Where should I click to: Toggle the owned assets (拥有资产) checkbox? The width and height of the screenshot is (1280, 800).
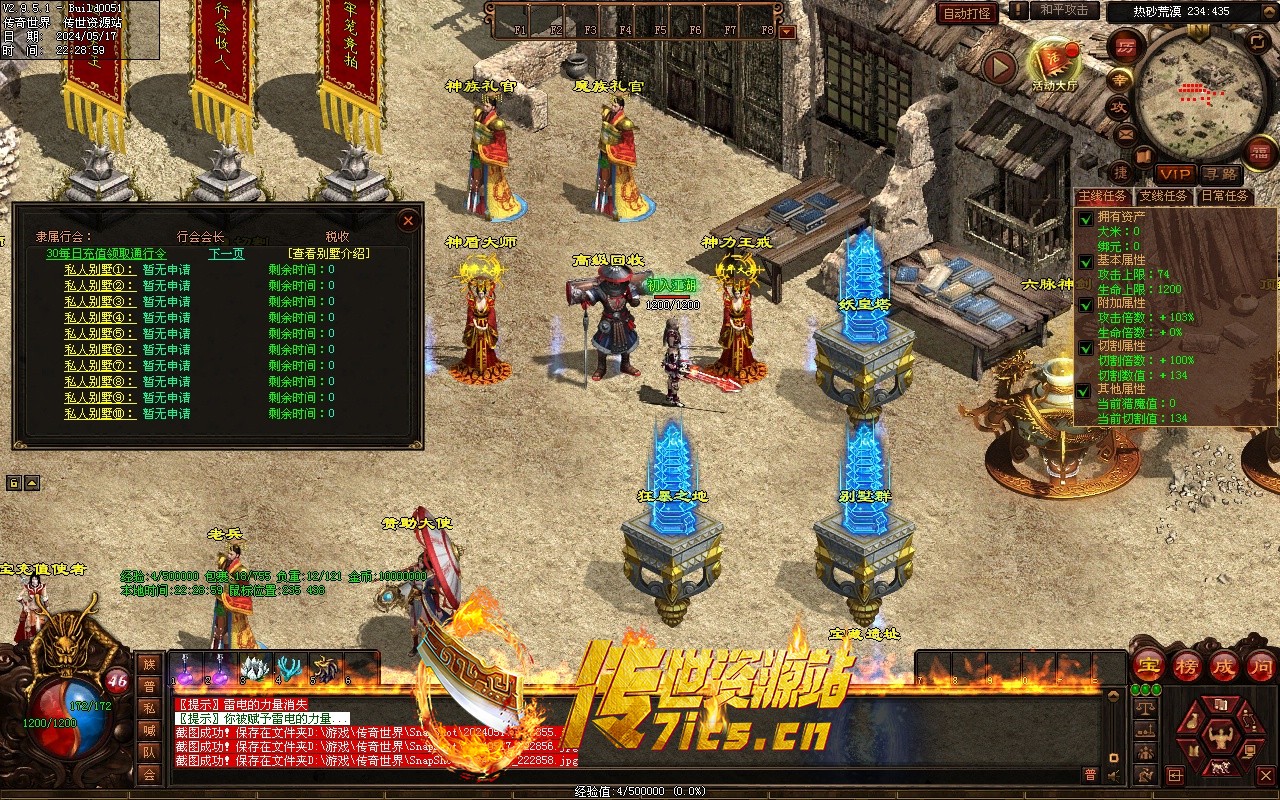pos(1086,218)
